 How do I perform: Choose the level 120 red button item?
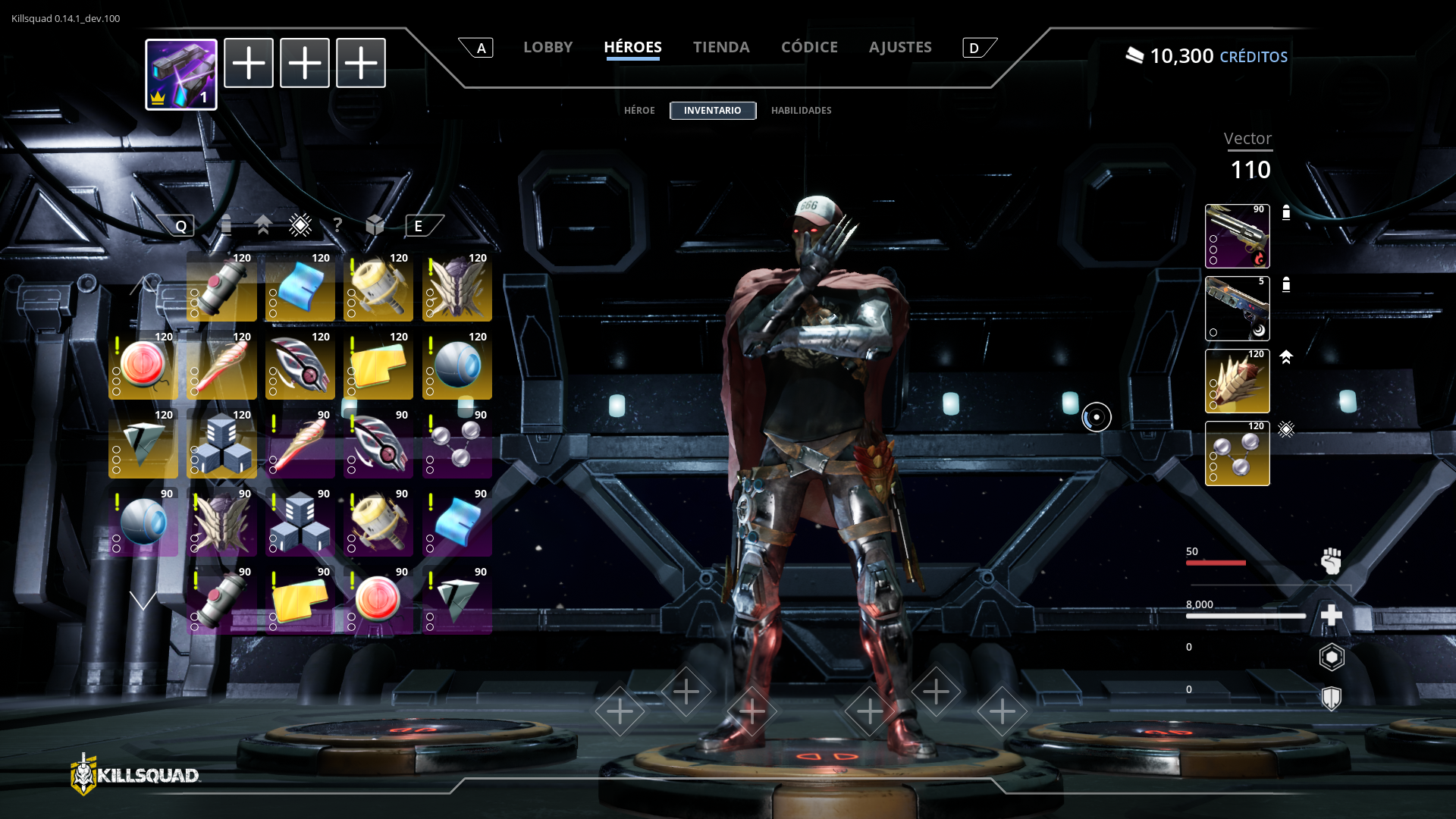(x=143, y=367)
